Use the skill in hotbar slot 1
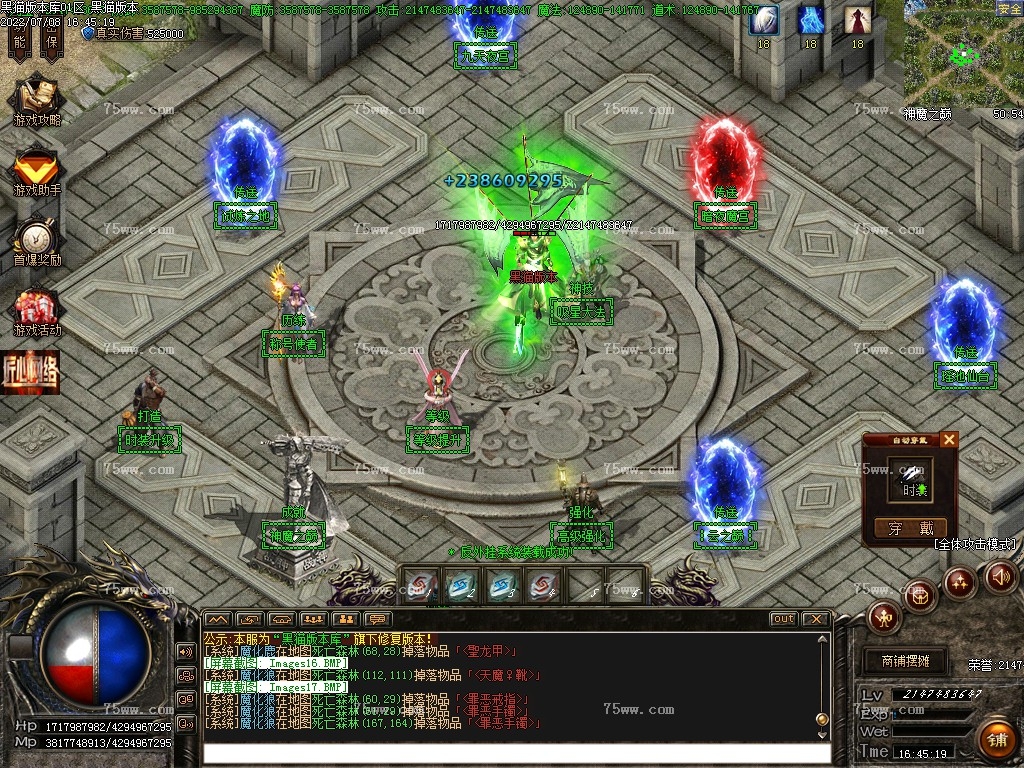The image size is (1024, 768). [422, 585]
